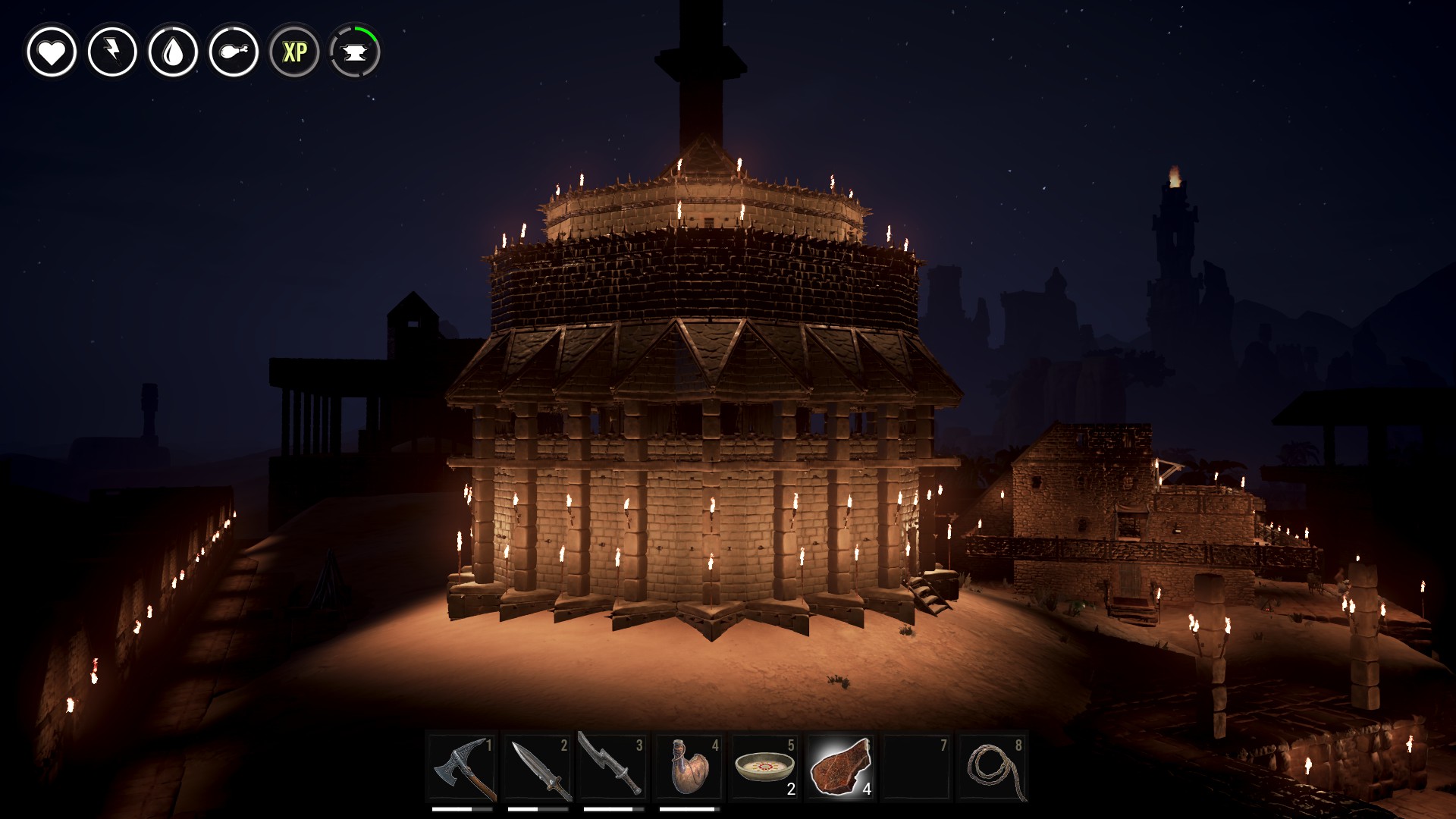
Task: Select the bowl of food slot
Action: tap(764, 767)
